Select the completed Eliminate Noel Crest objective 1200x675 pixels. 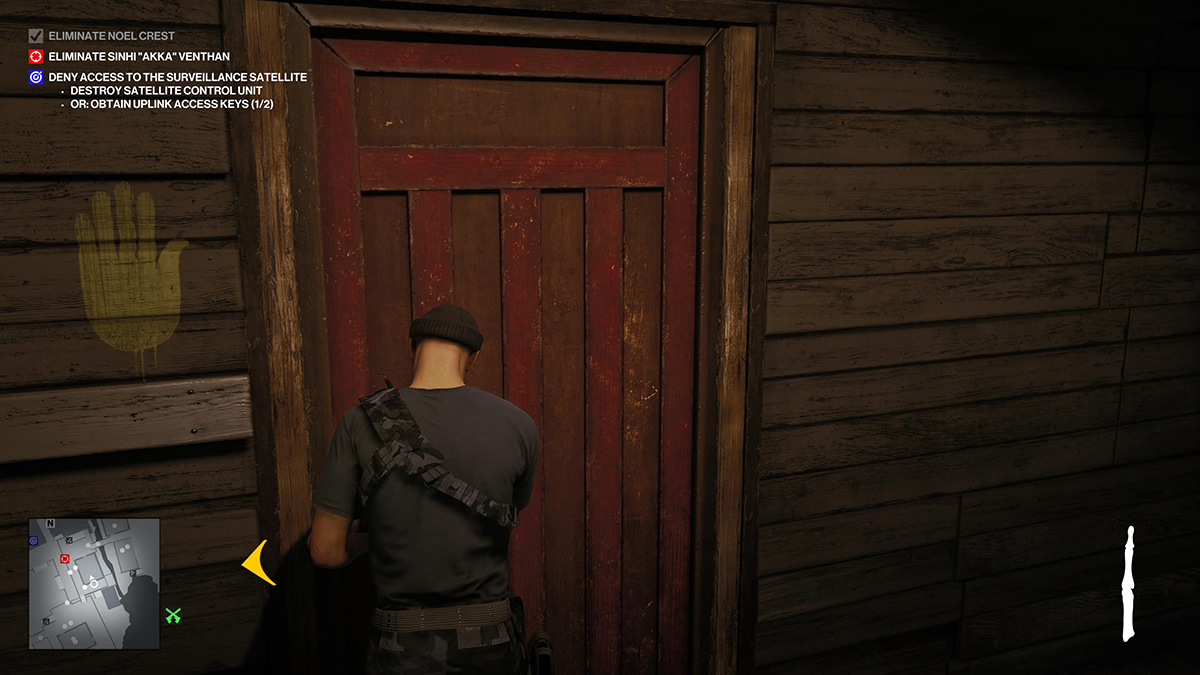pos(111,36)
